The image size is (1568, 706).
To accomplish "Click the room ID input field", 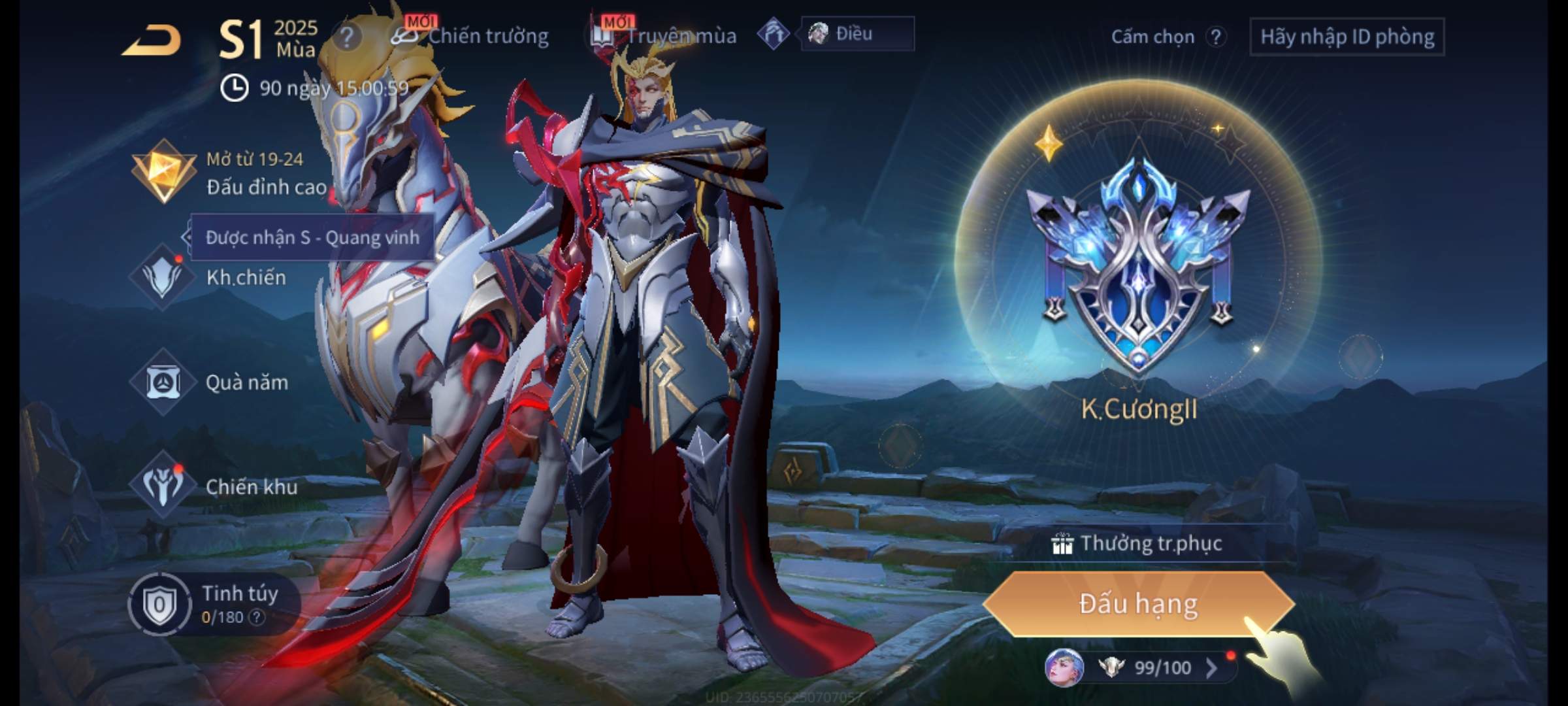I will (x=1347, y=37).
